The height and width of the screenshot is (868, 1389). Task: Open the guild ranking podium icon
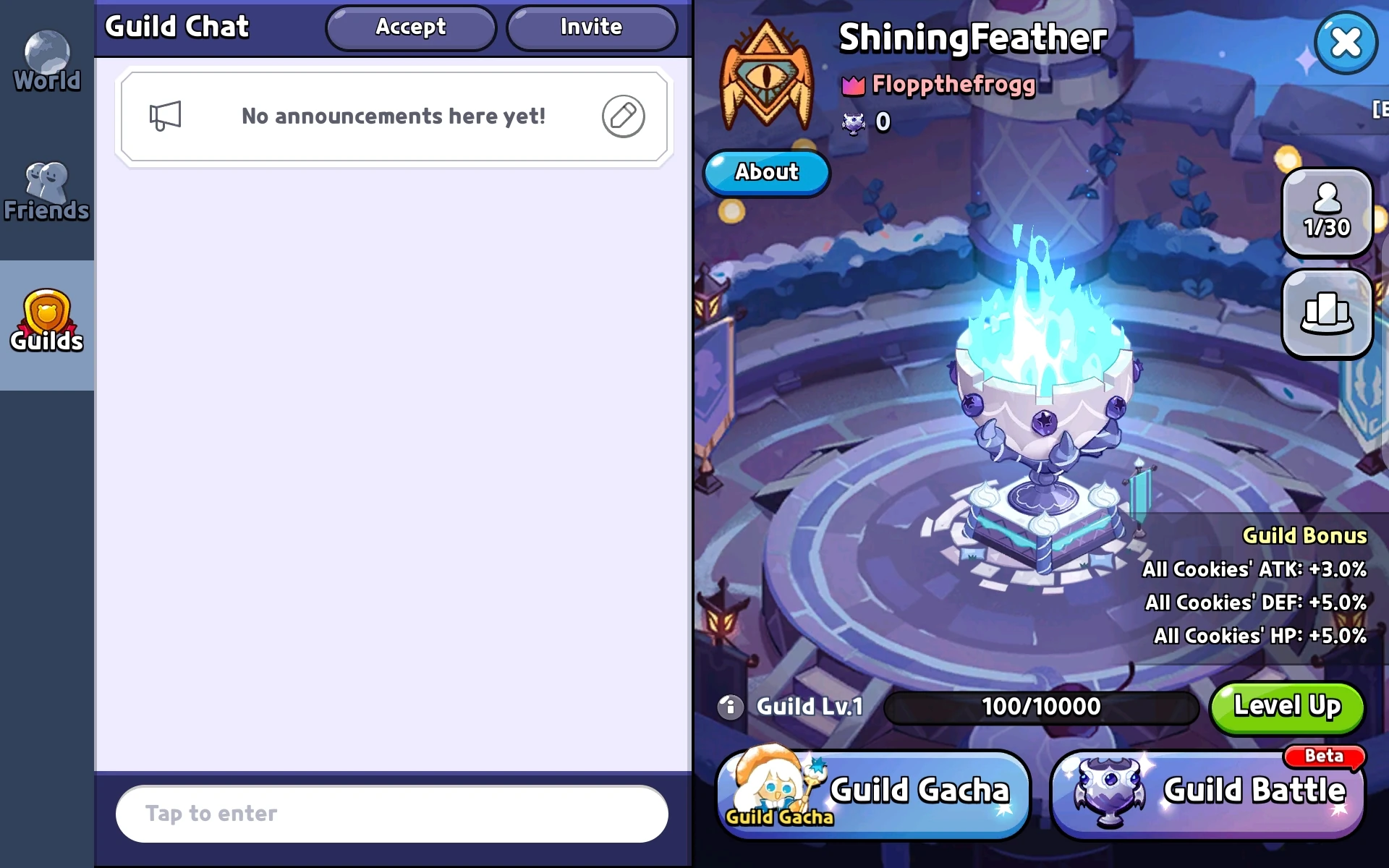pyautogui.click(x=1327, y=315)
